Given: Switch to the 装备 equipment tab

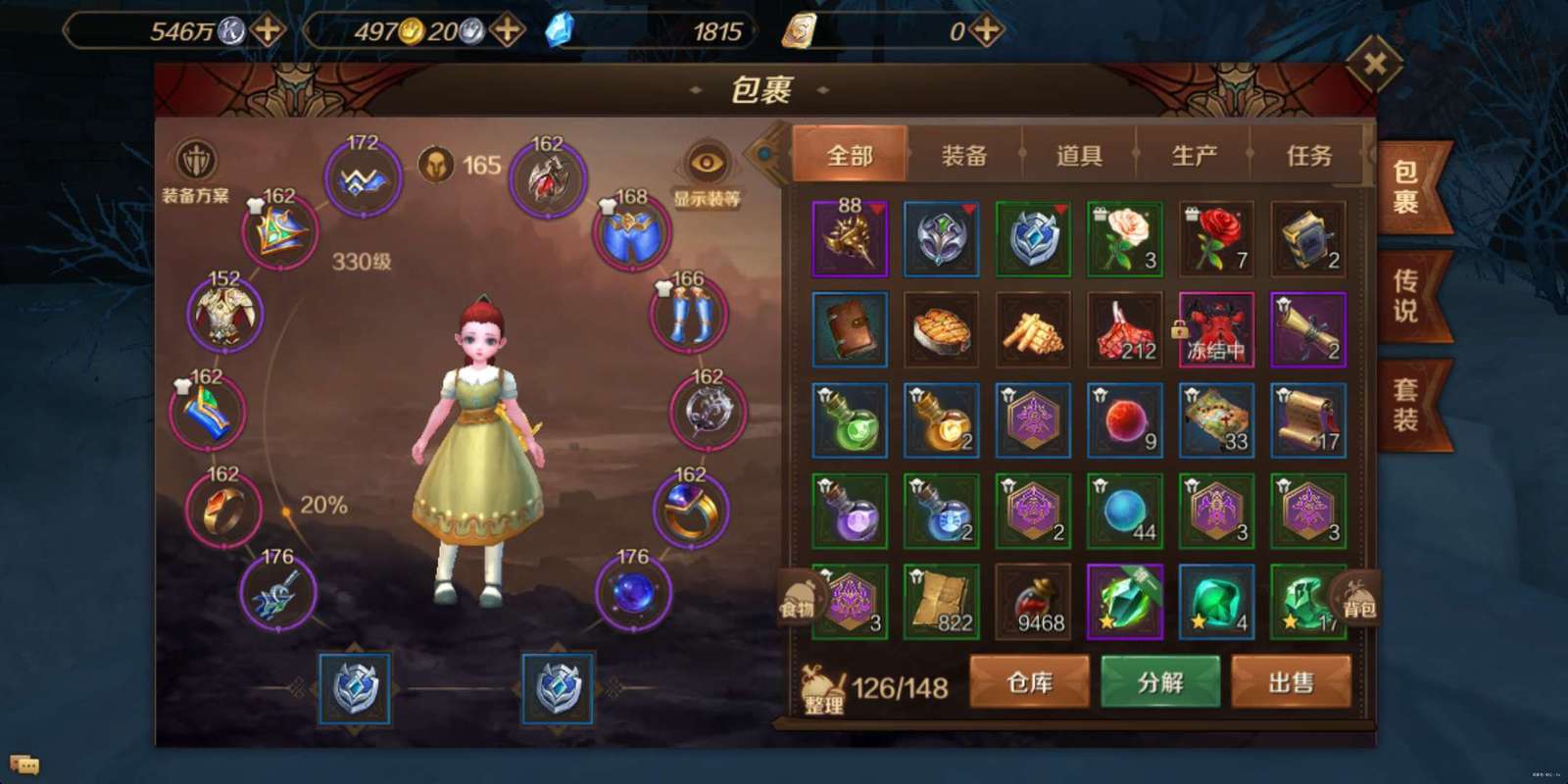Looking at the screenshot, I should tap(964, 155).
